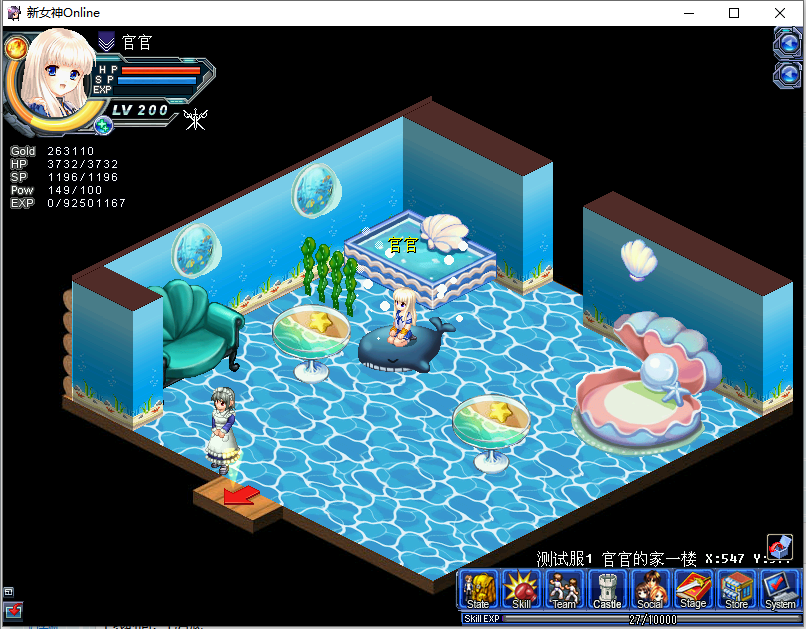This screenshot has width=806, height=629.
Task: Click the box icon with red arrow above System
Action: [780, 547]
